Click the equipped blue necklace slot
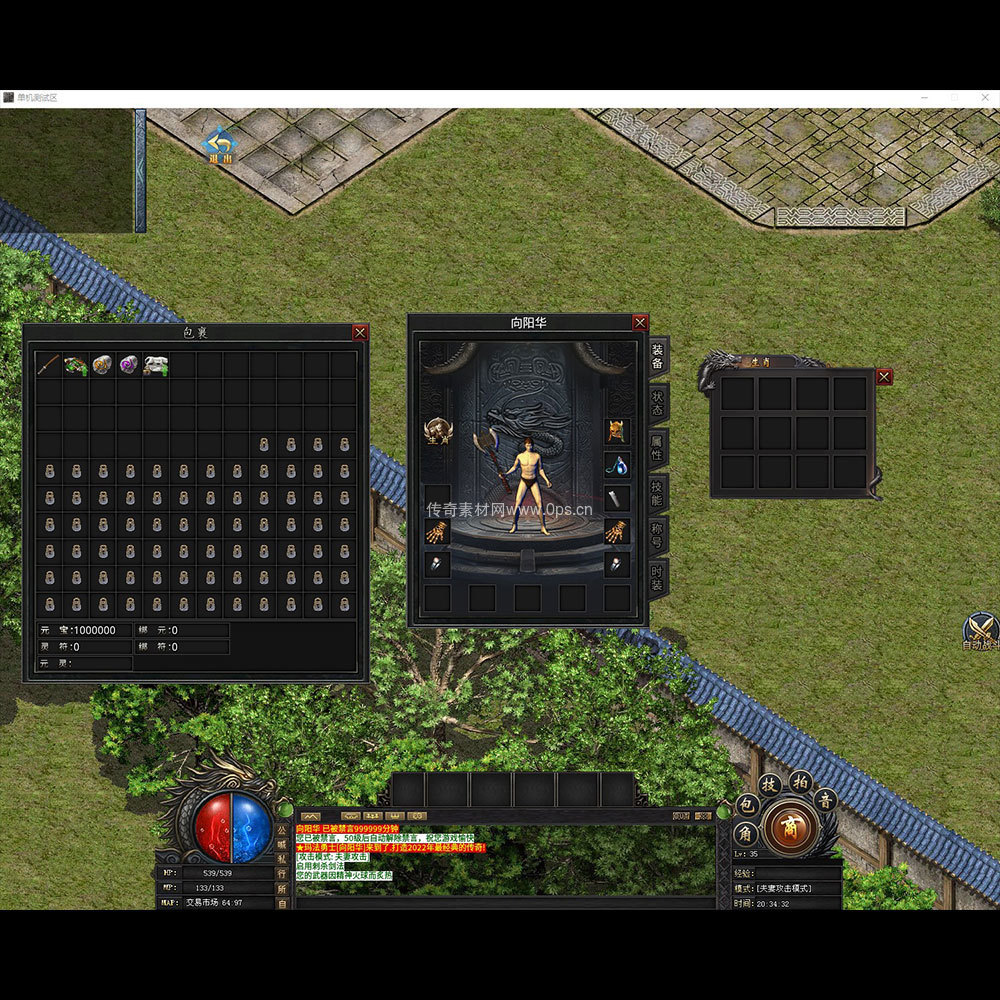This screenshot has height=1000, width=1000. tap(617, 465)
